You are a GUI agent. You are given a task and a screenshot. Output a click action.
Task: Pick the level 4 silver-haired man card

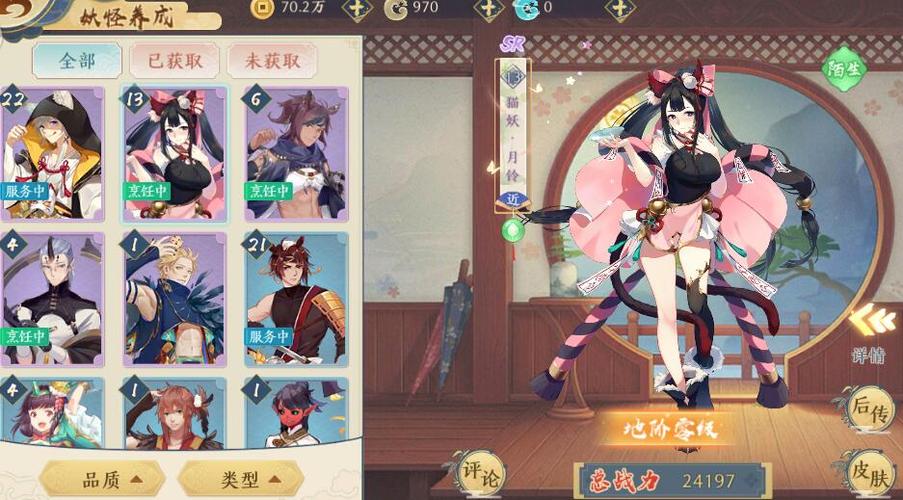coord(52,299)
